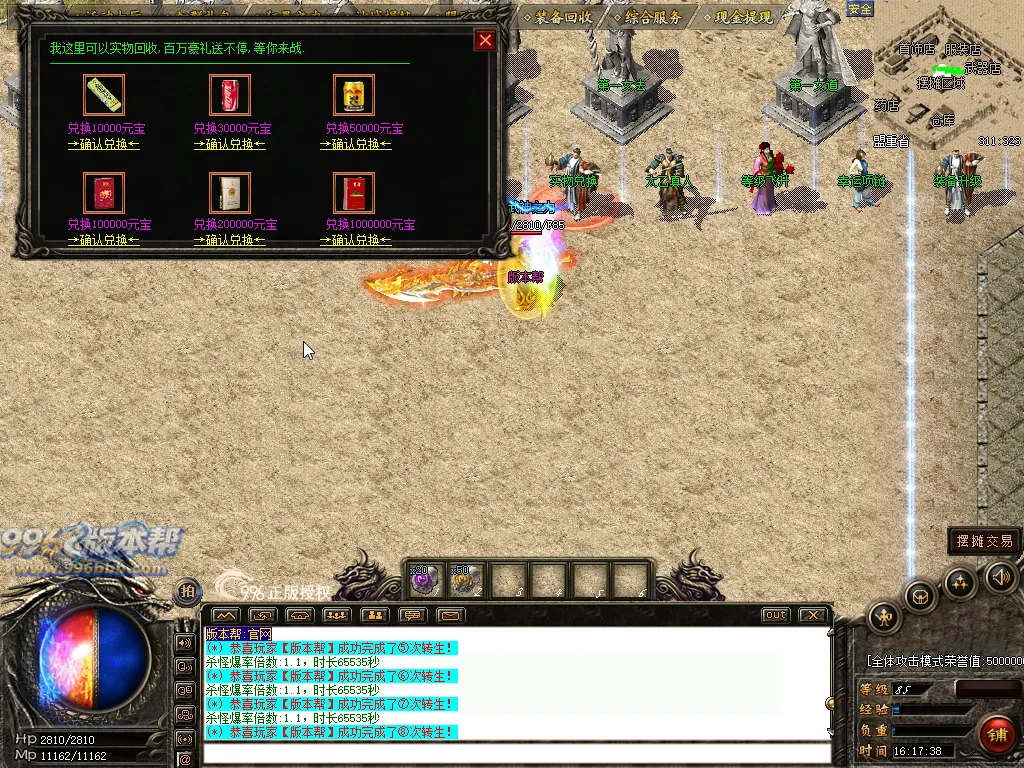Click the chat window 'out' button

[775, 615]
